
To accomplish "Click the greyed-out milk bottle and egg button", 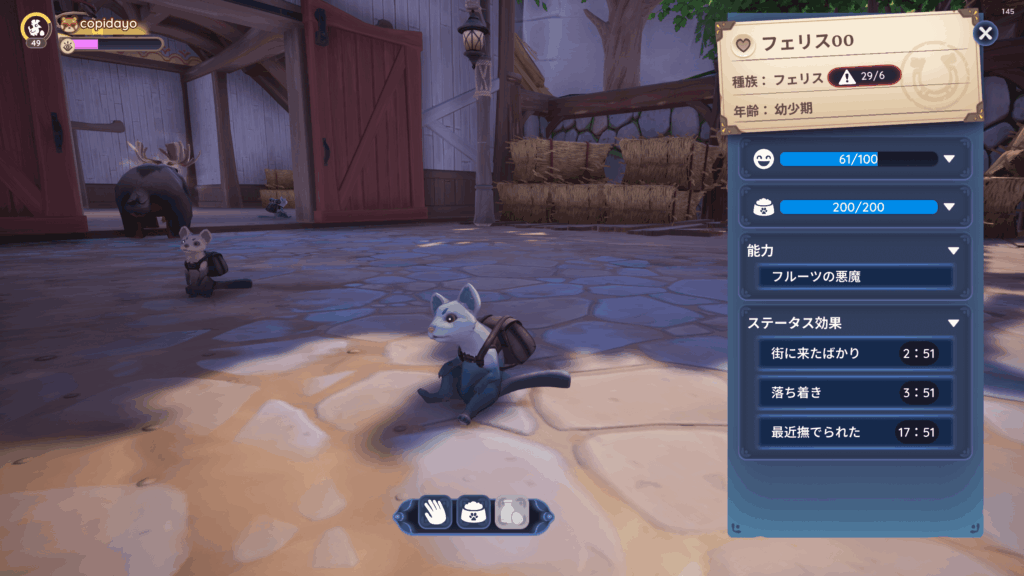I will tap(510, 513).
